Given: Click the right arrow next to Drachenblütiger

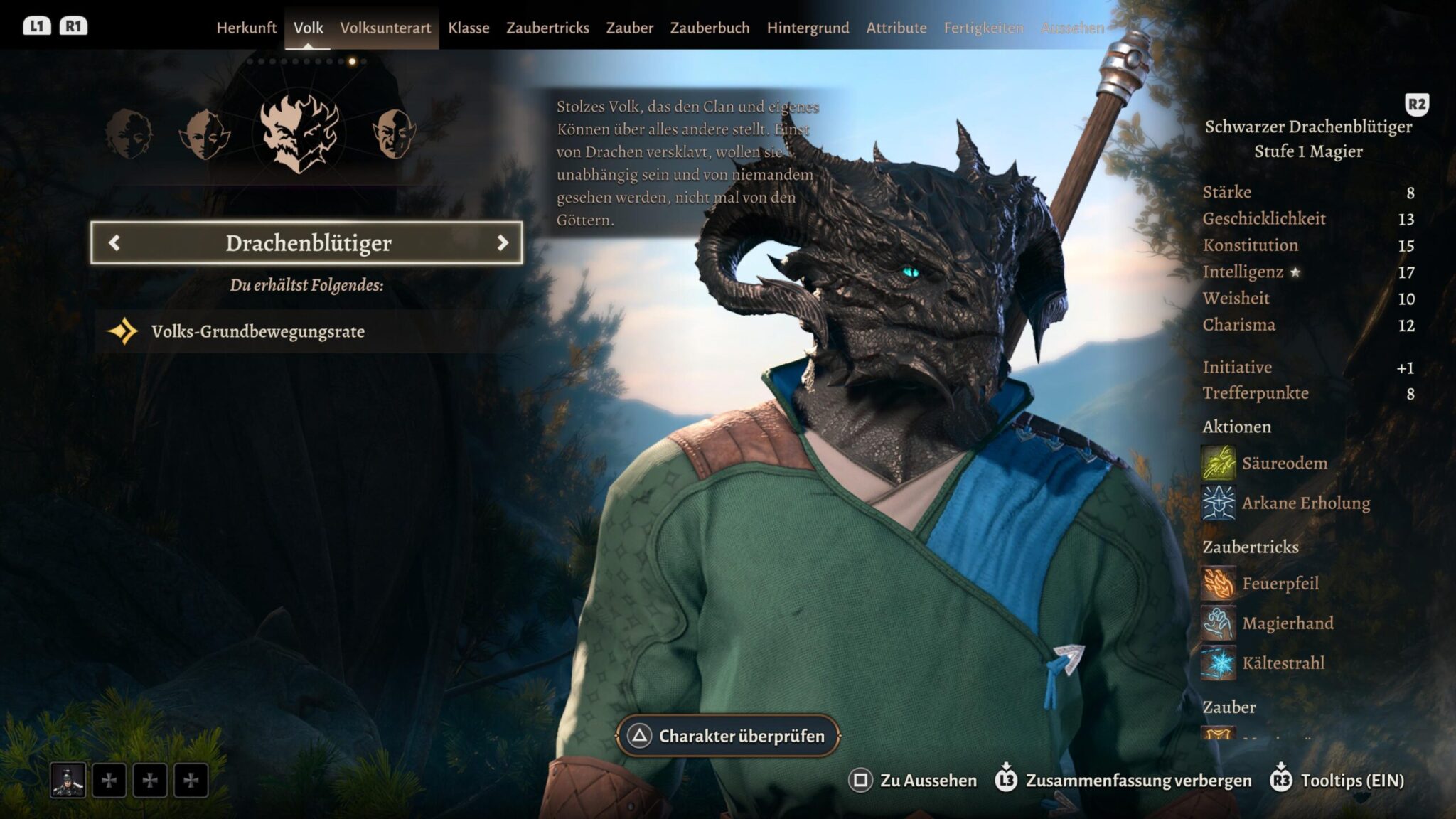Looking at the screenshot, I should point(503,243).
